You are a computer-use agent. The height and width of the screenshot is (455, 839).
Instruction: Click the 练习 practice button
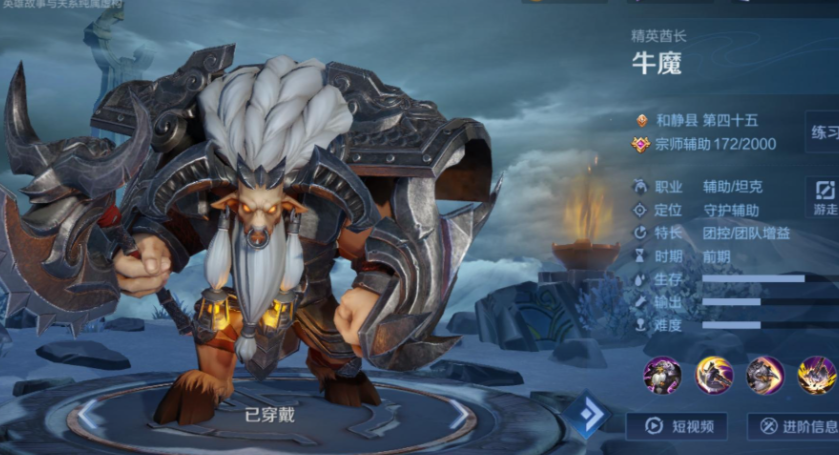tap(822, 133)
